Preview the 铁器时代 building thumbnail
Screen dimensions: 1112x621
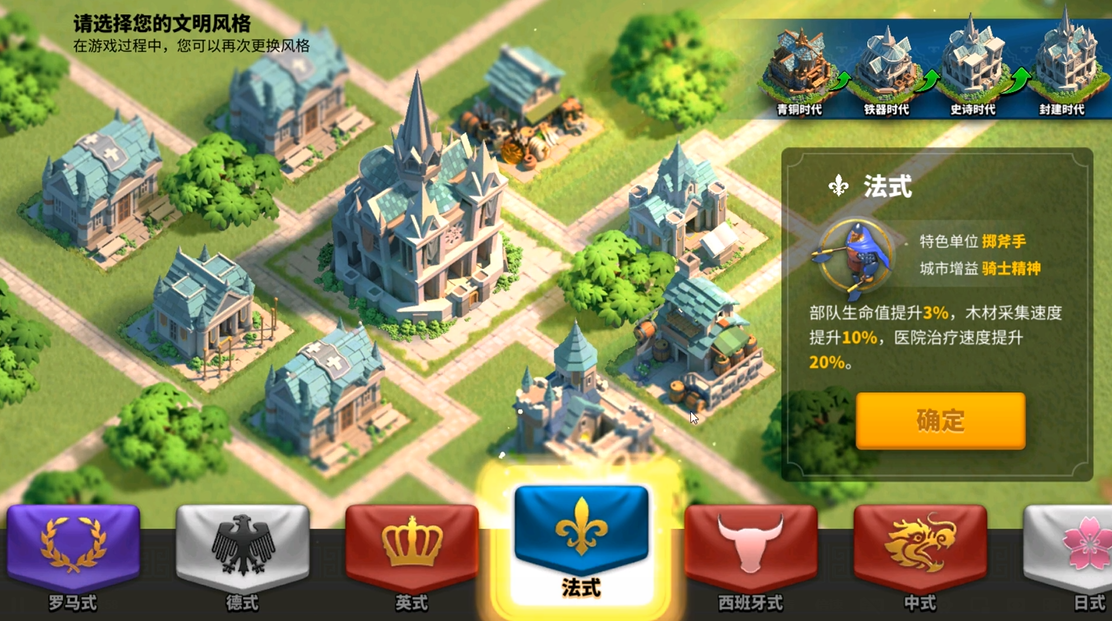tap(886, 65)
